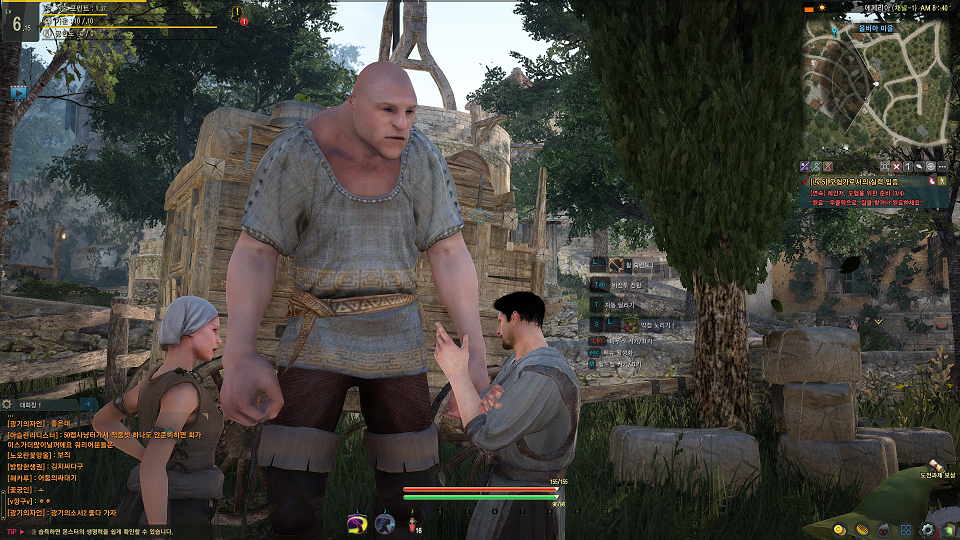Use the red potion in the quickslot
Viewport: 960px width, 540px height.
pos(411,523)
